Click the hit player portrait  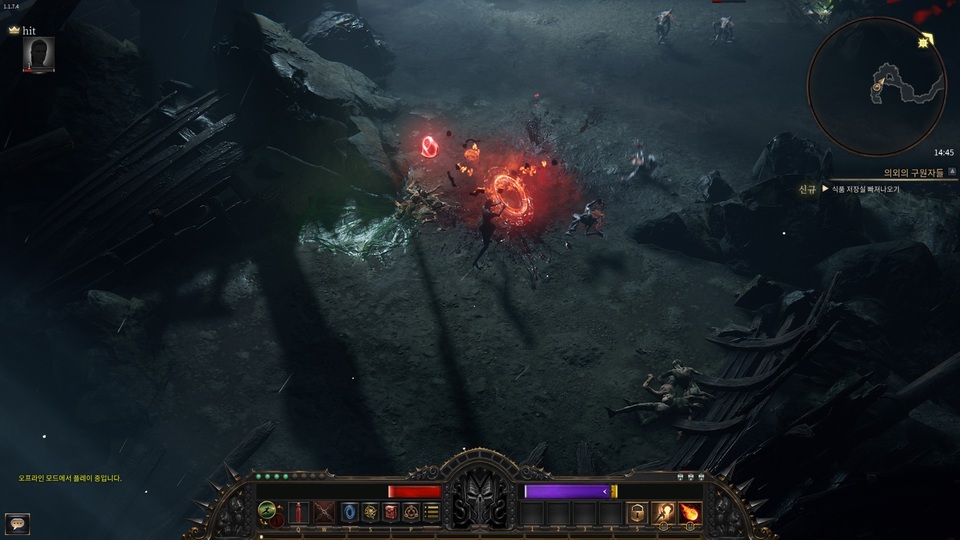tap(38, 54)
